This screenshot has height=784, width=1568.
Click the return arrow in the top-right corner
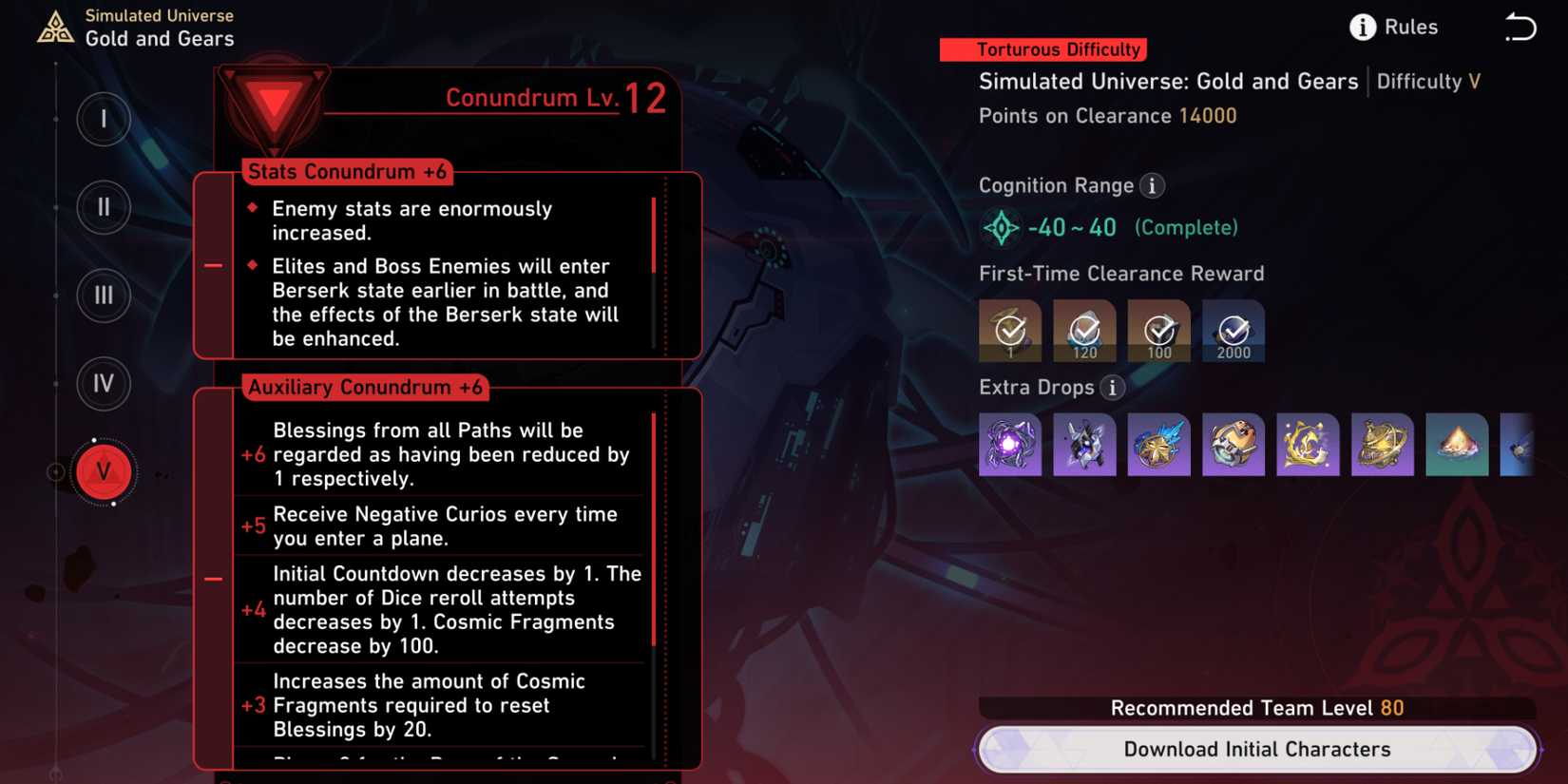click(1520, 28)
